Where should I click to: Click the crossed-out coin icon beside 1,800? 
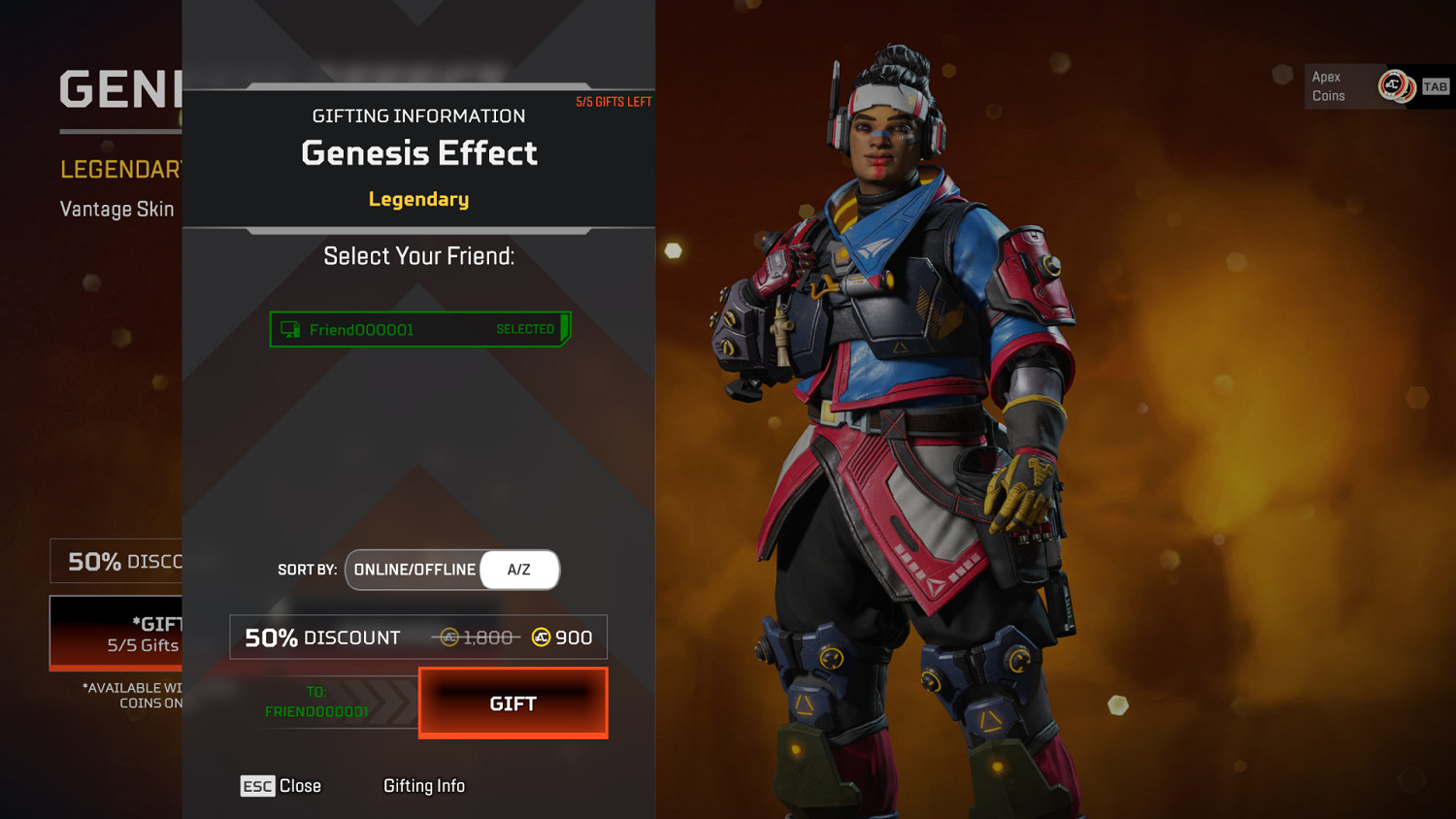(447, 638)
